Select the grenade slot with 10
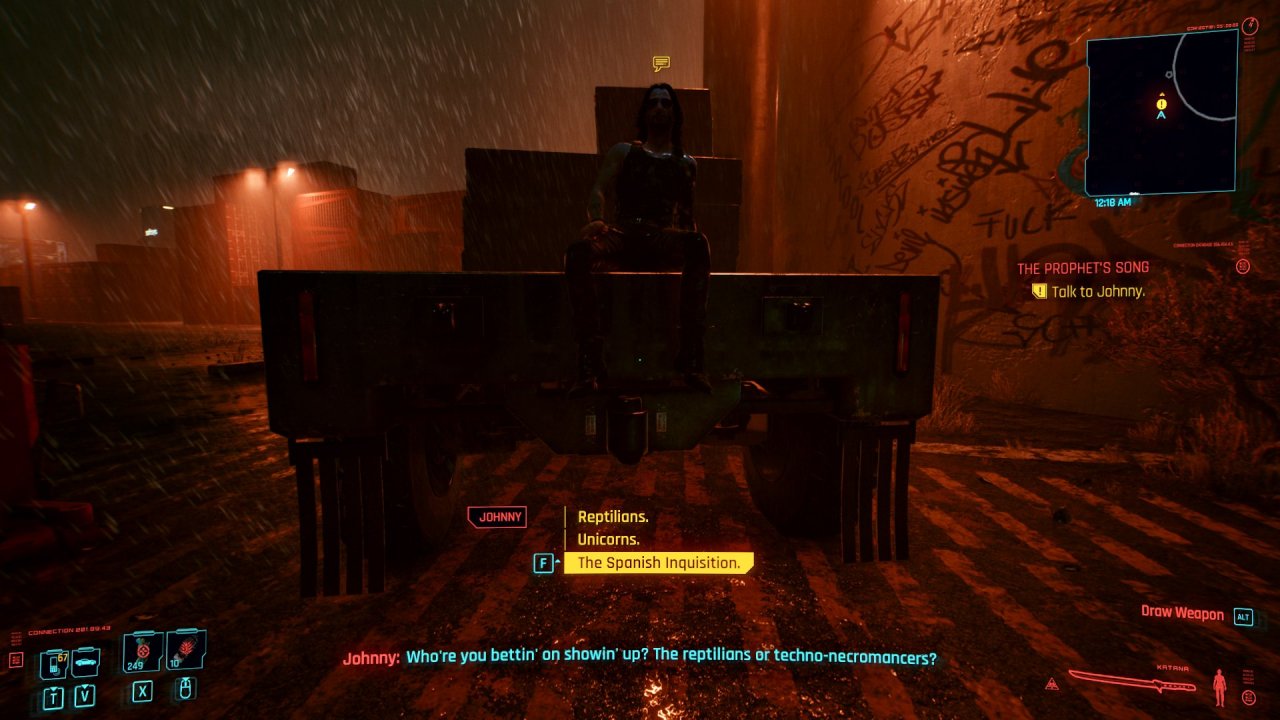 185,650
